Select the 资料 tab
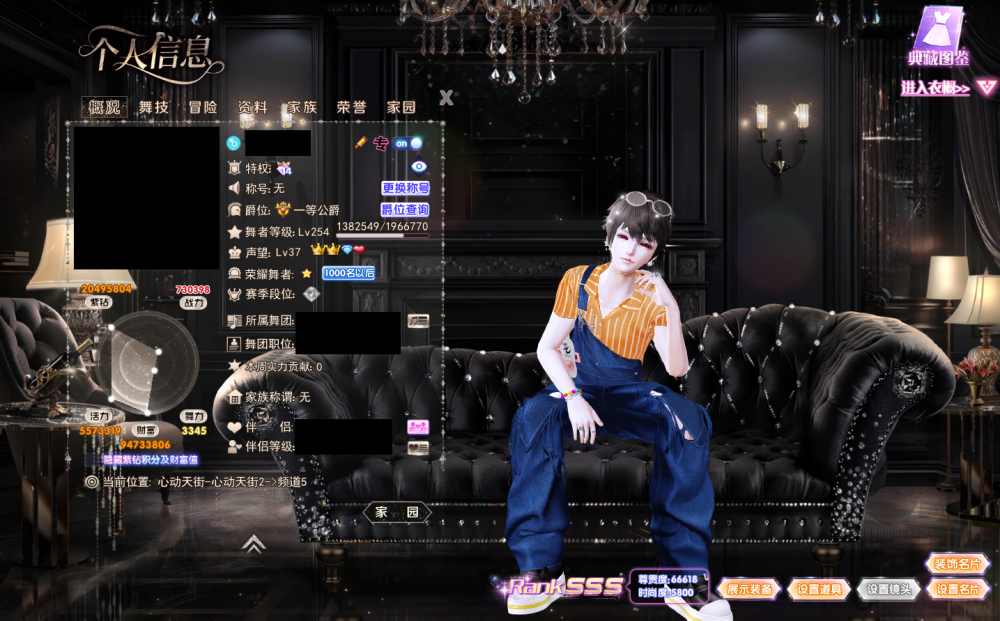Viewport: 1000px width, 621px height. 252,107
